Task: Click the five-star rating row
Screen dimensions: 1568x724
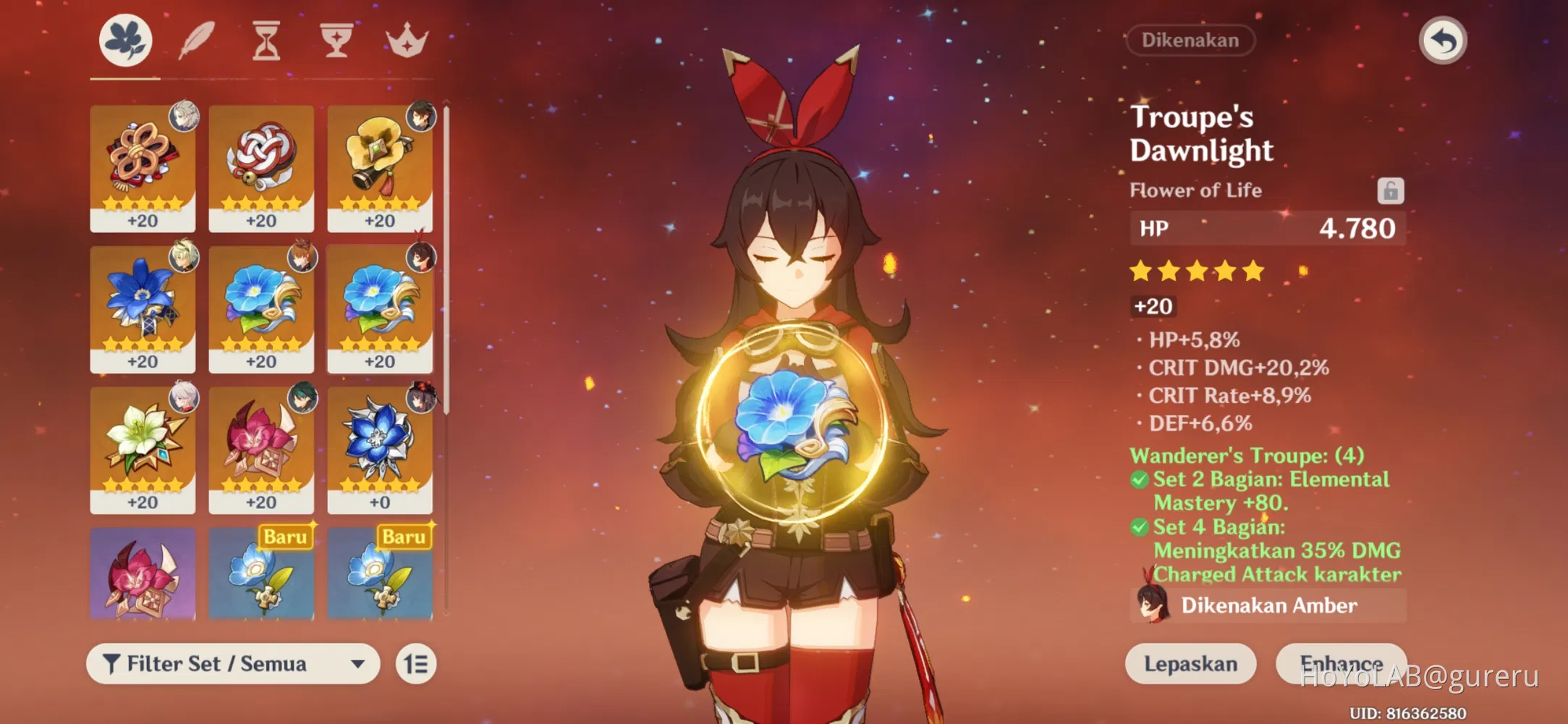Action: pos(1196,271)
